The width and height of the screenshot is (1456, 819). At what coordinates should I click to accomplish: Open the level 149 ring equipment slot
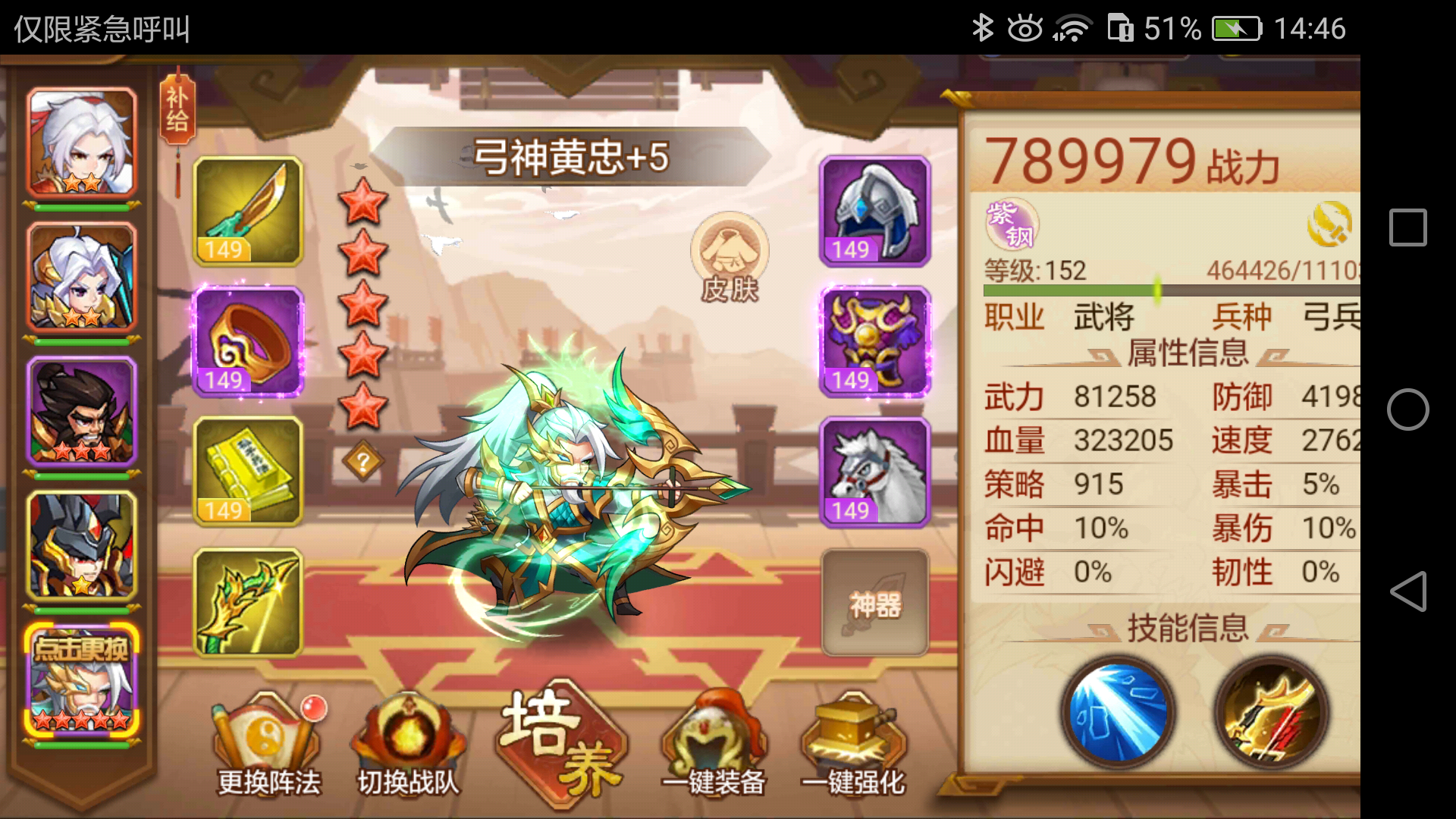(x=249, y=343)
